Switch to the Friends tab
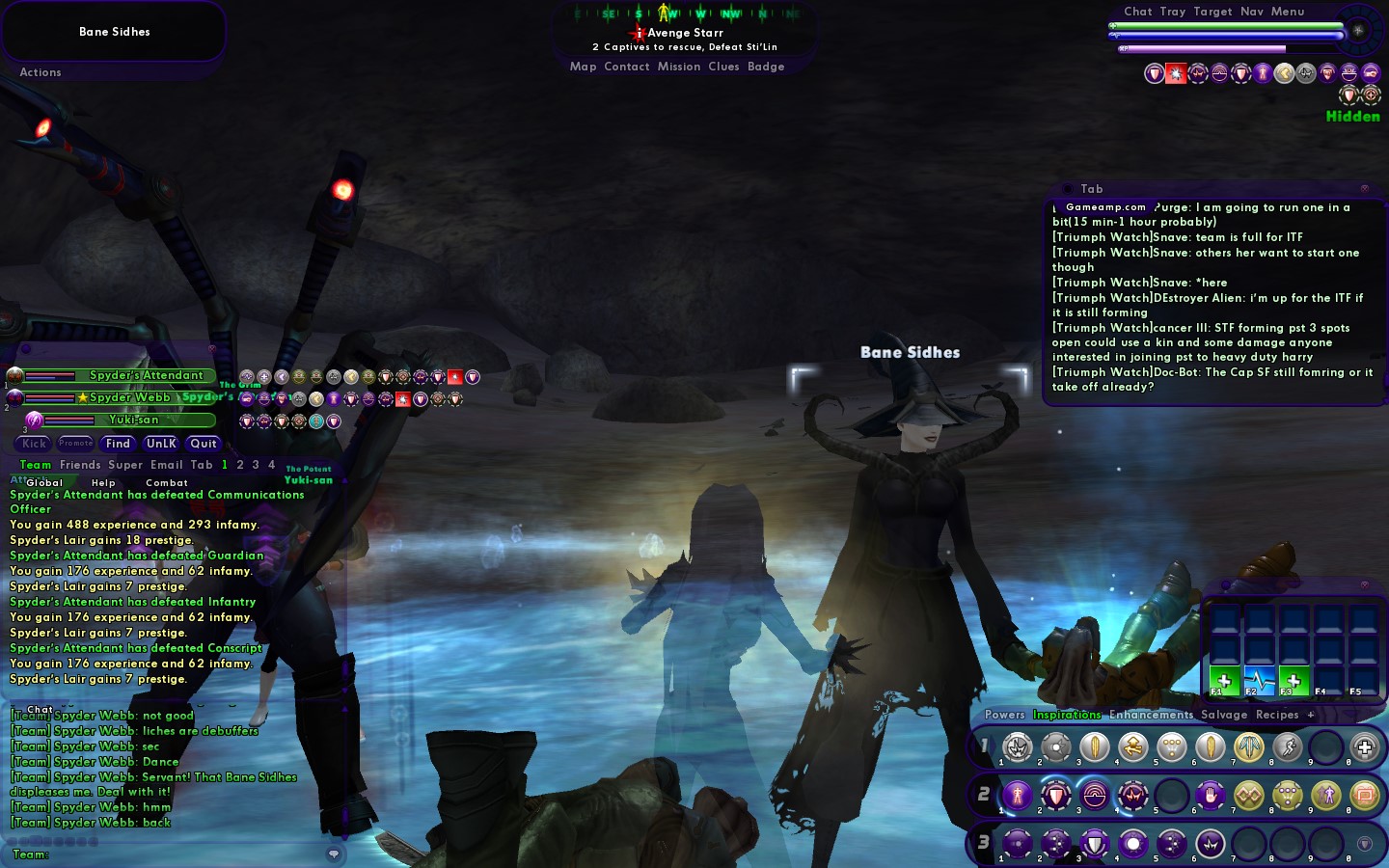 80,465
